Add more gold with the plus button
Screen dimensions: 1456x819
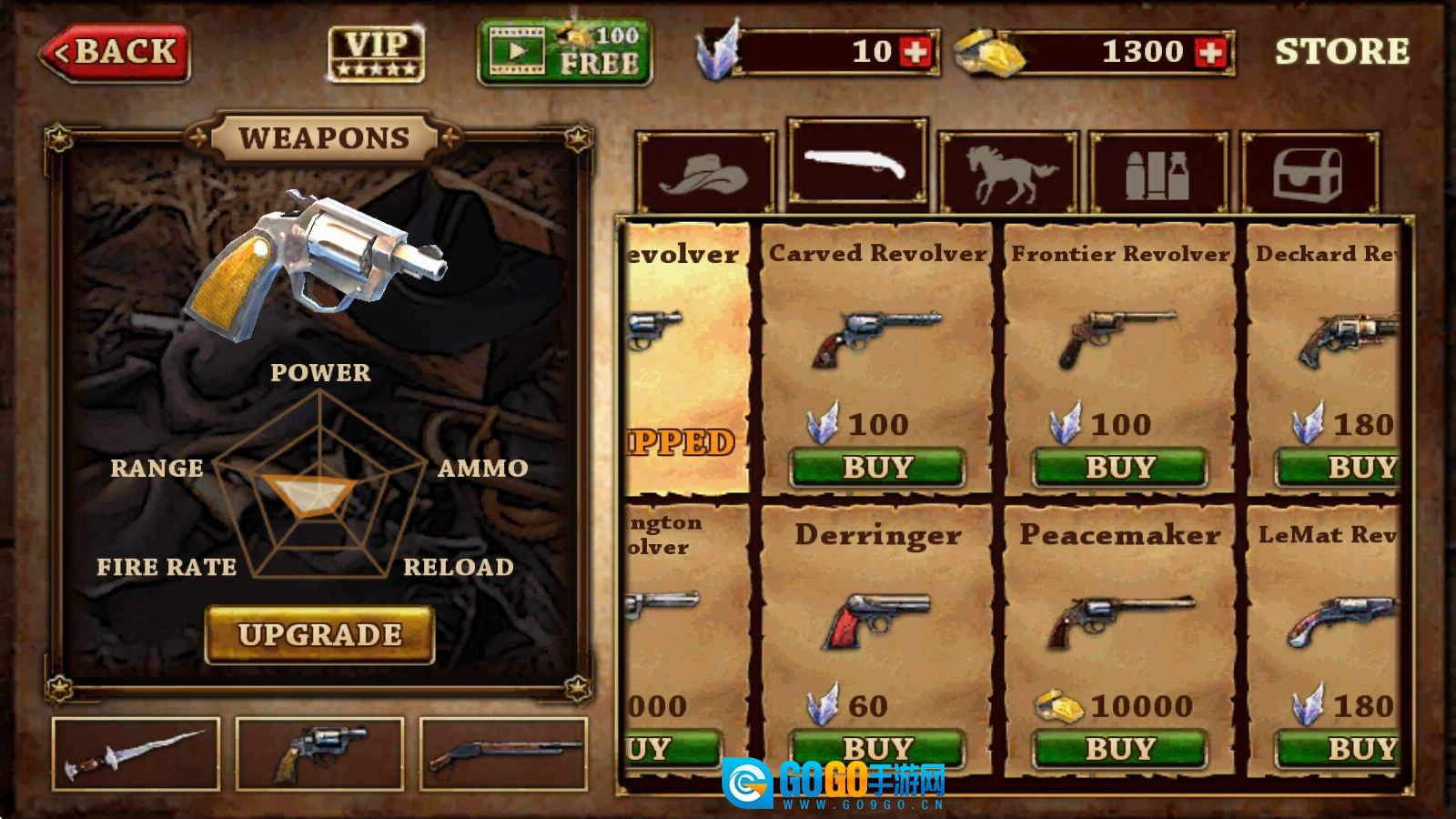pos(1211,52)
